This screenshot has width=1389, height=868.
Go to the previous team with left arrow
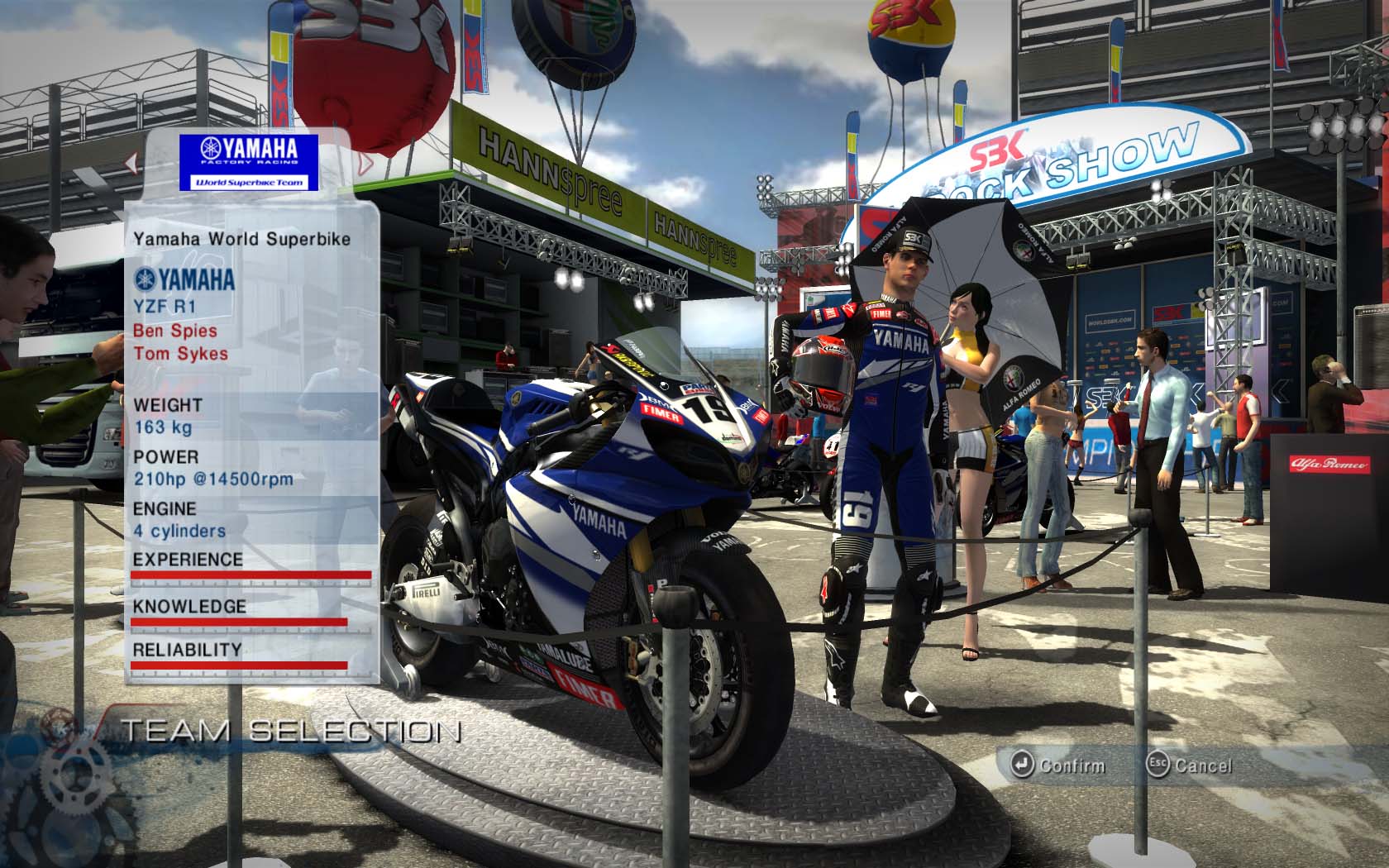click(131, 163)
